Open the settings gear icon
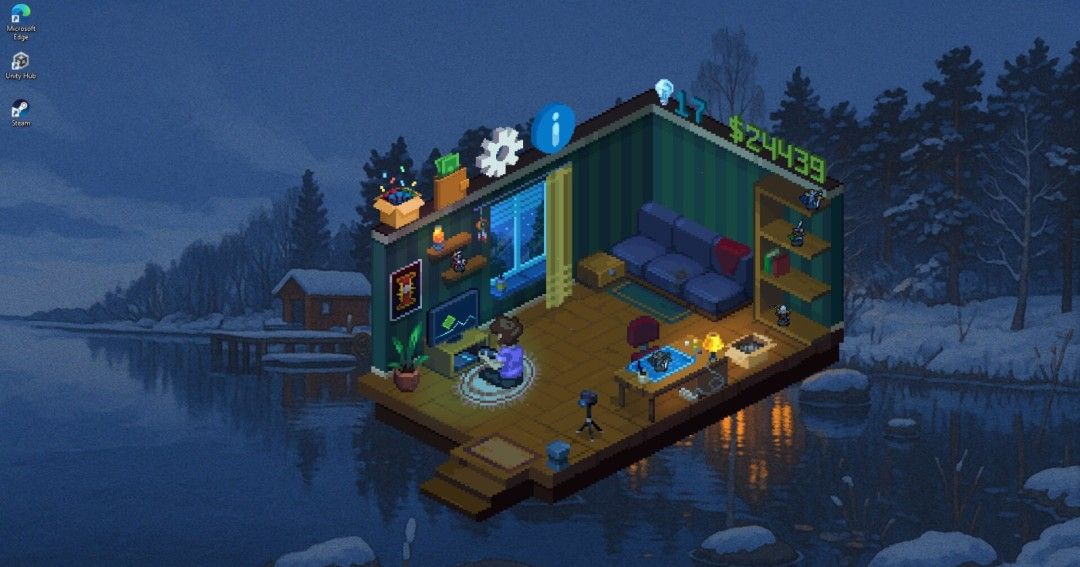Viewport: 1080px width, 567px height. coord(499,151)
